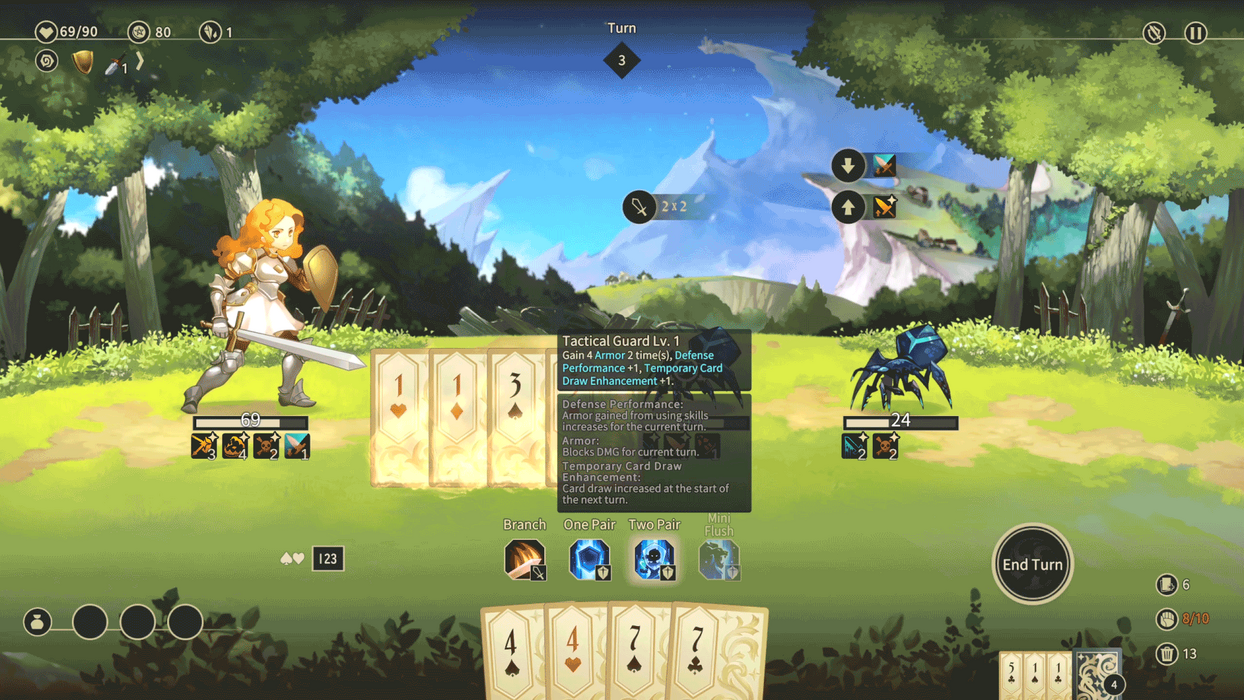Expand the relic list arrow

click(x=140, y=62)
